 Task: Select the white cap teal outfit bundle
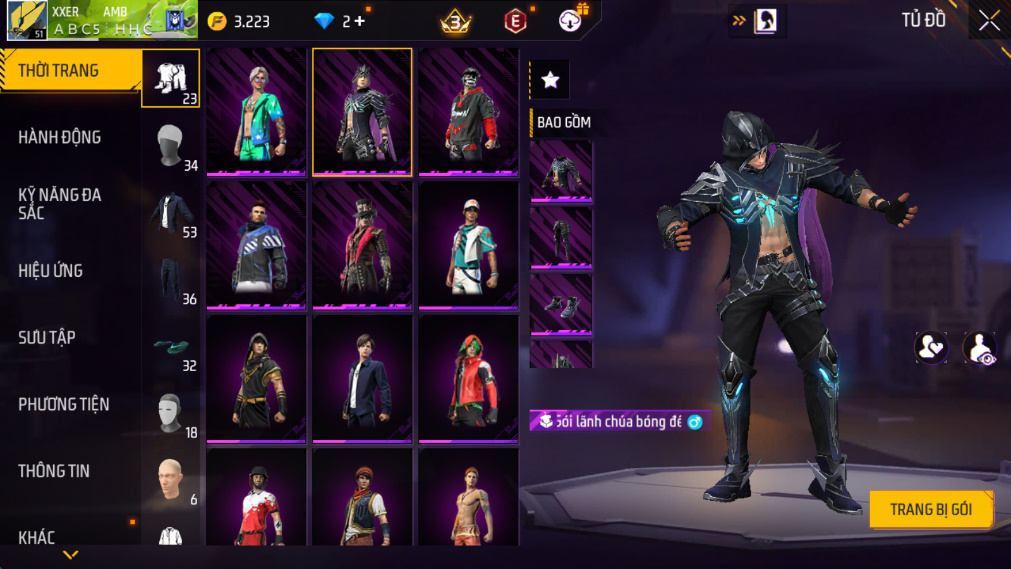(x=468, y=244)
